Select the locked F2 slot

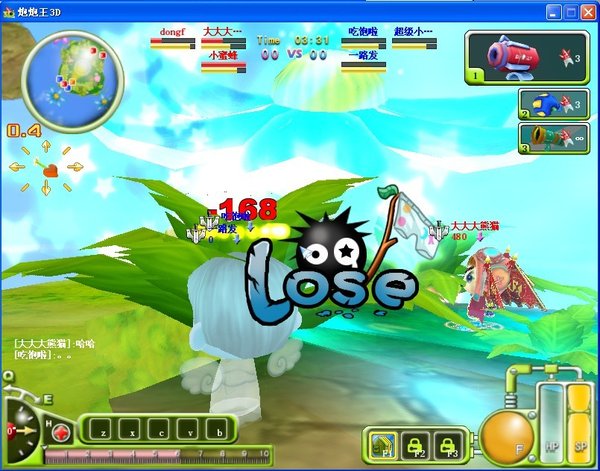[416, 441]
